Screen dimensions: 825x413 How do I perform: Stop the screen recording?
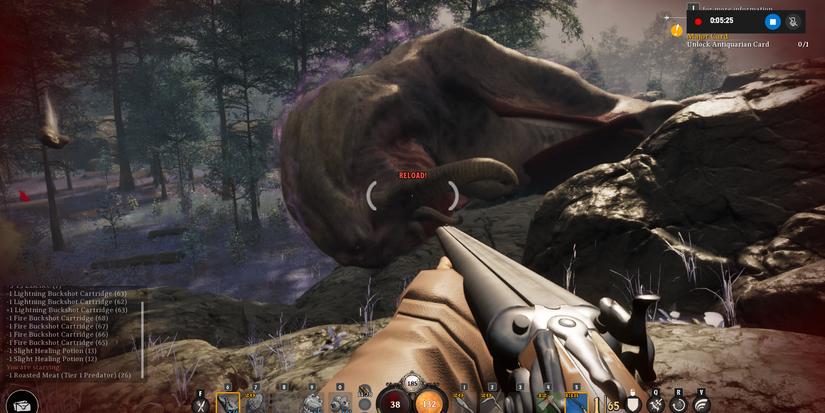click(x=772, y=21)
